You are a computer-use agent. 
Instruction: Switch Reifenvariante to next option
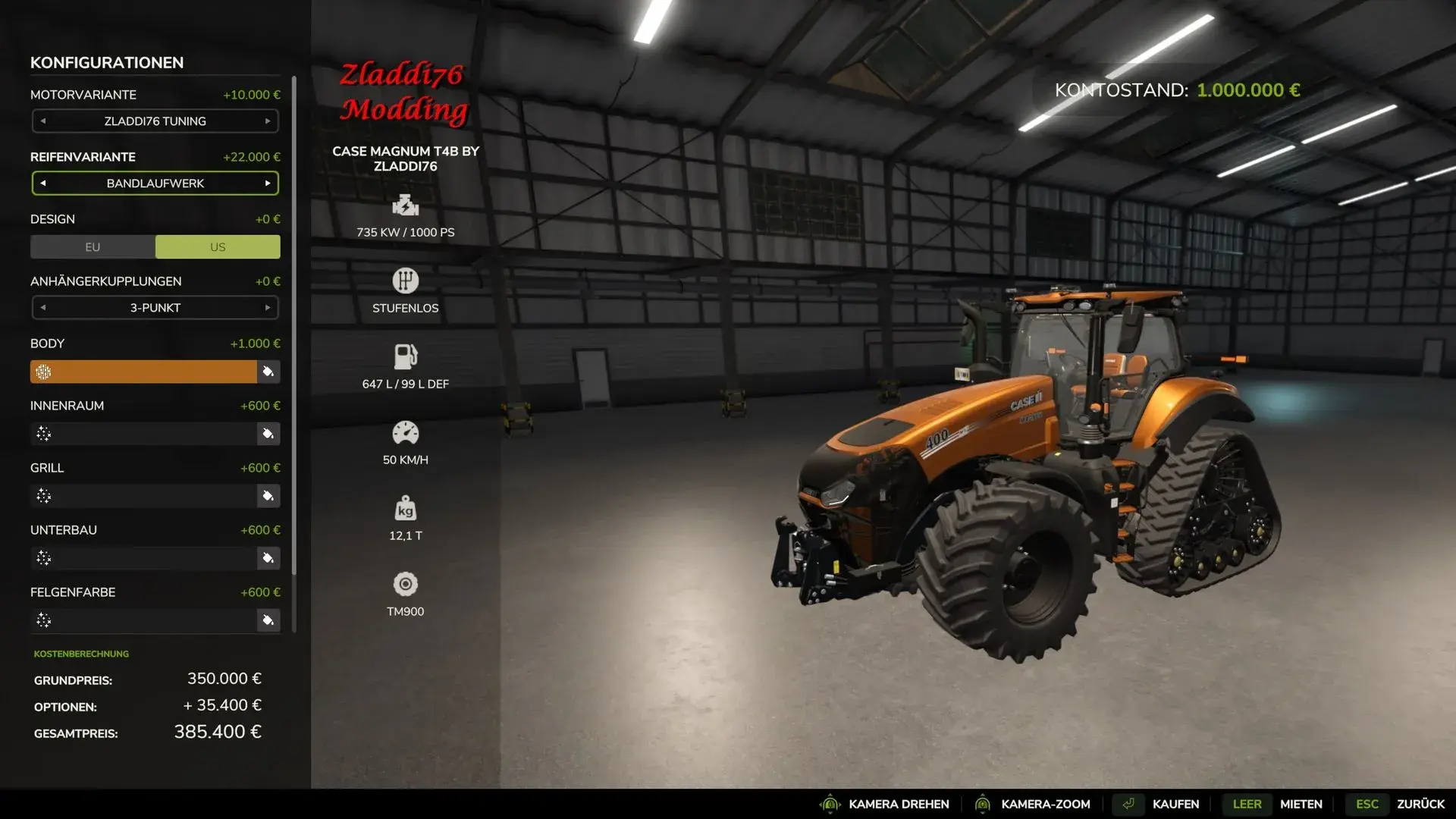[268, 184]
